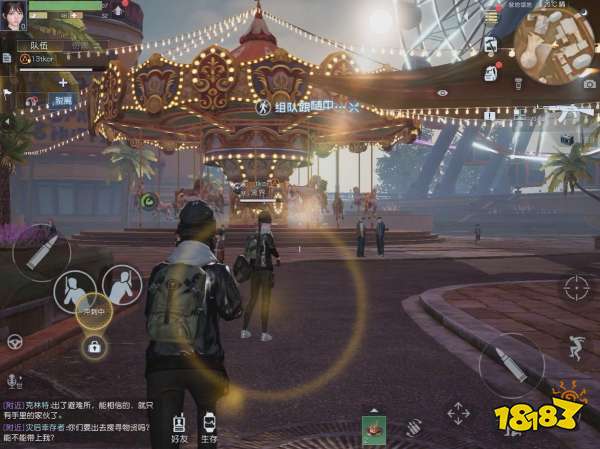Image resolution: width=600 pixels, height=449 pixels.
Task: Tap the steering wheel vehicle icon
Action: 15,342
